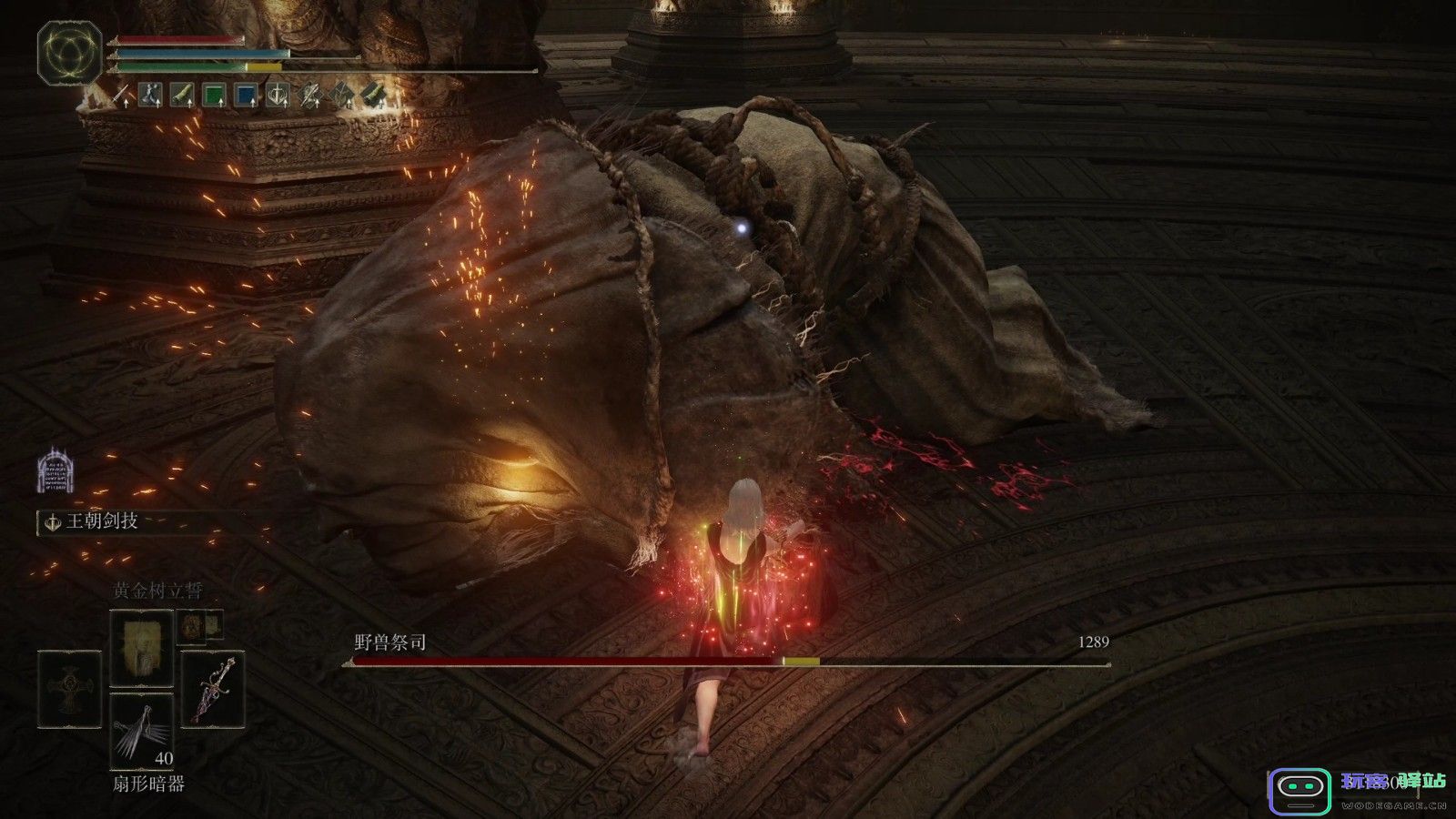1456x819 pixels.
Task: Click the 王朝剑技 weapon skill label
Action: 102,521
